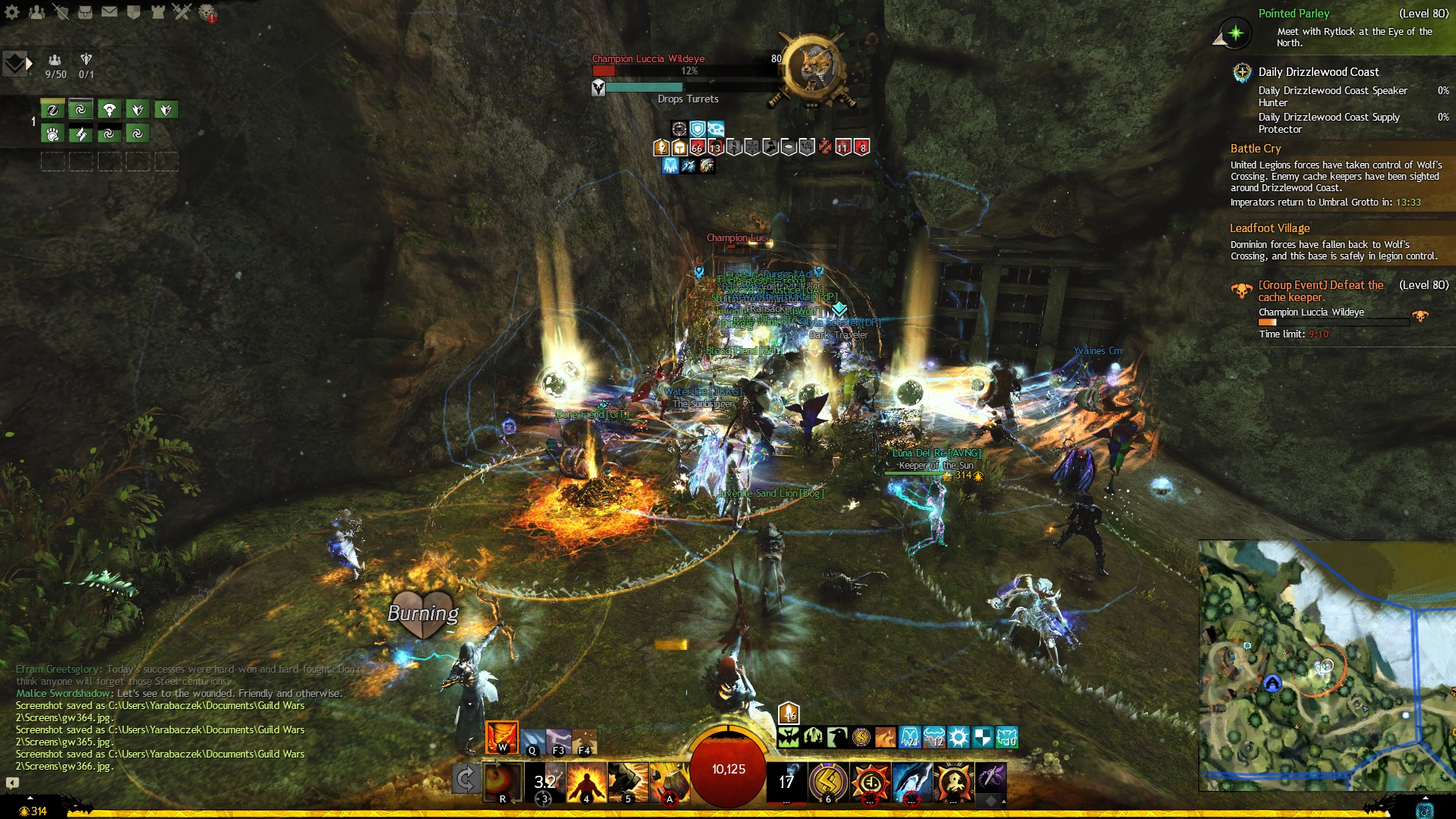Open the game menu gear icon
The height and width of the screenshot is (819, 1456).
(x=12, y=12)
